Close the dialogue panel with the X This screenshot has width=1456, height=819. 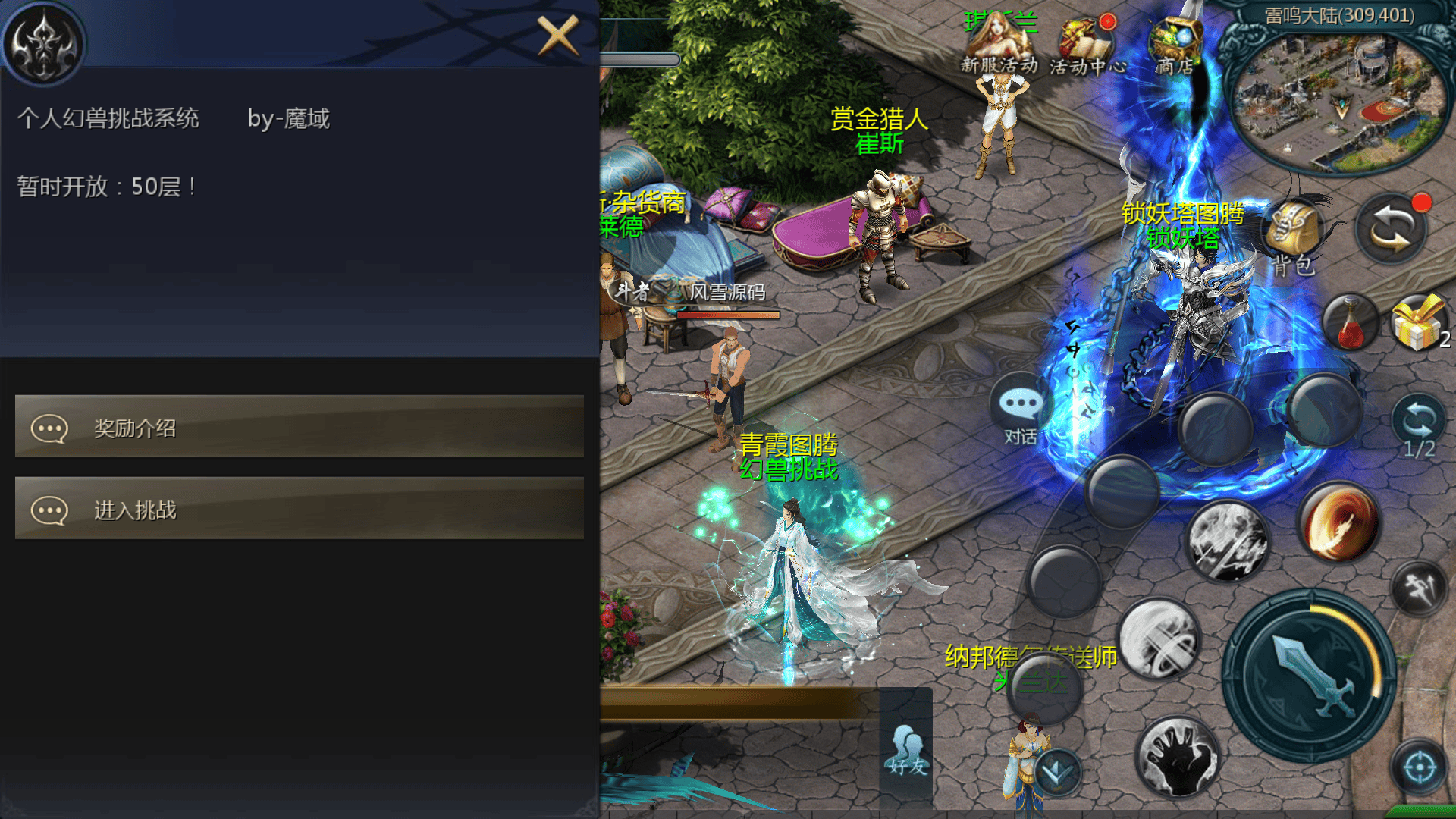(x=558, y=36)
